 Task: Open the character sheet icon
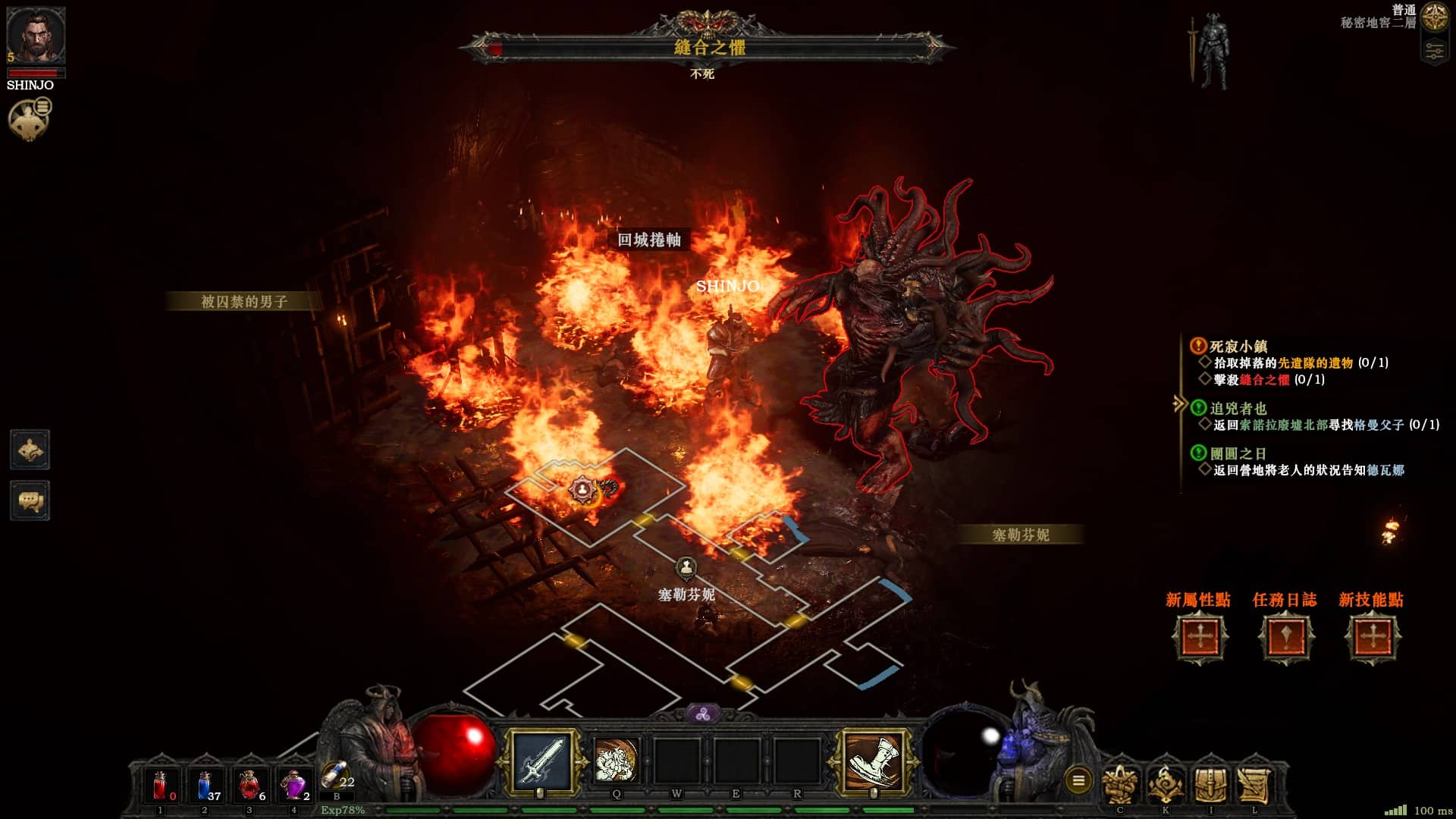pos(1120,784)
